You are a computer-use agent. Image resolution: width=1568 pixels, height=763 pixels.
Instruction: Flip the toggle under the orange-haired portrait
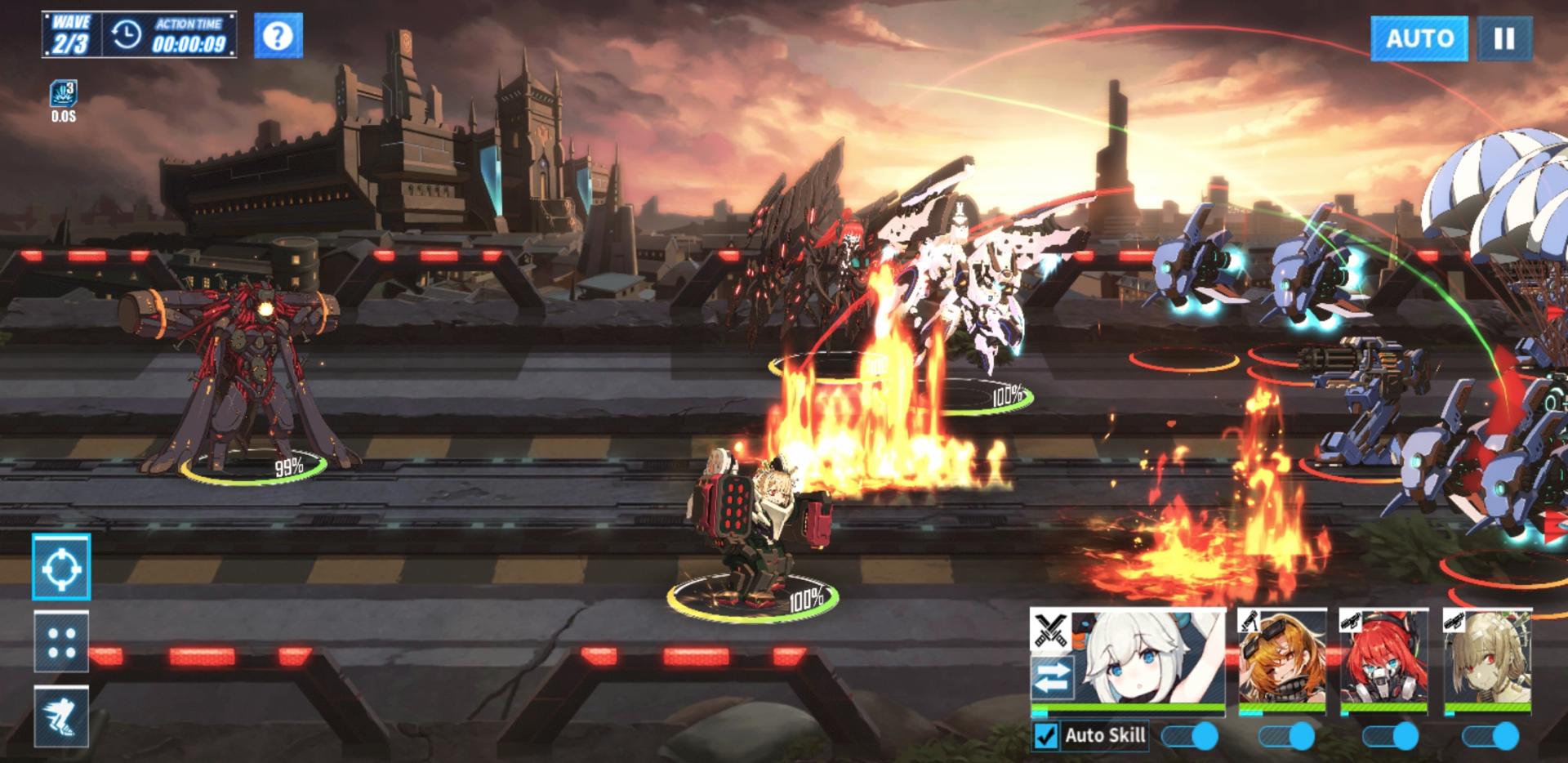1287,736
